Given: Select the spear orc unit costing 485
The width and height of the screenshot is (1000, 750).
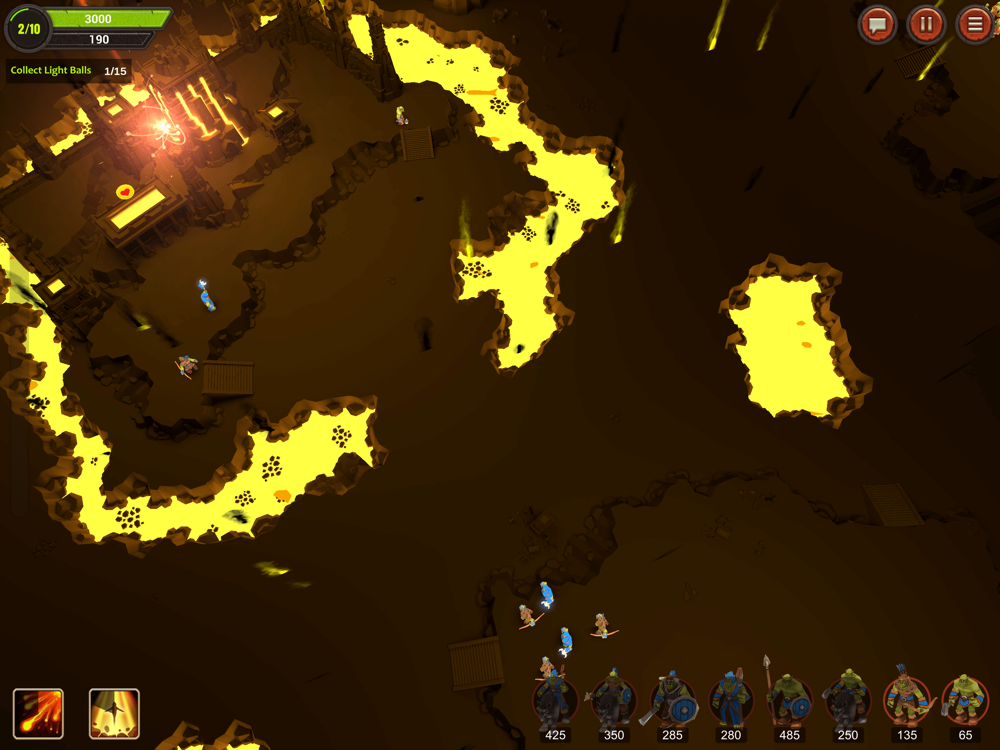Looking at the screenshot, I should pos(789,701).
